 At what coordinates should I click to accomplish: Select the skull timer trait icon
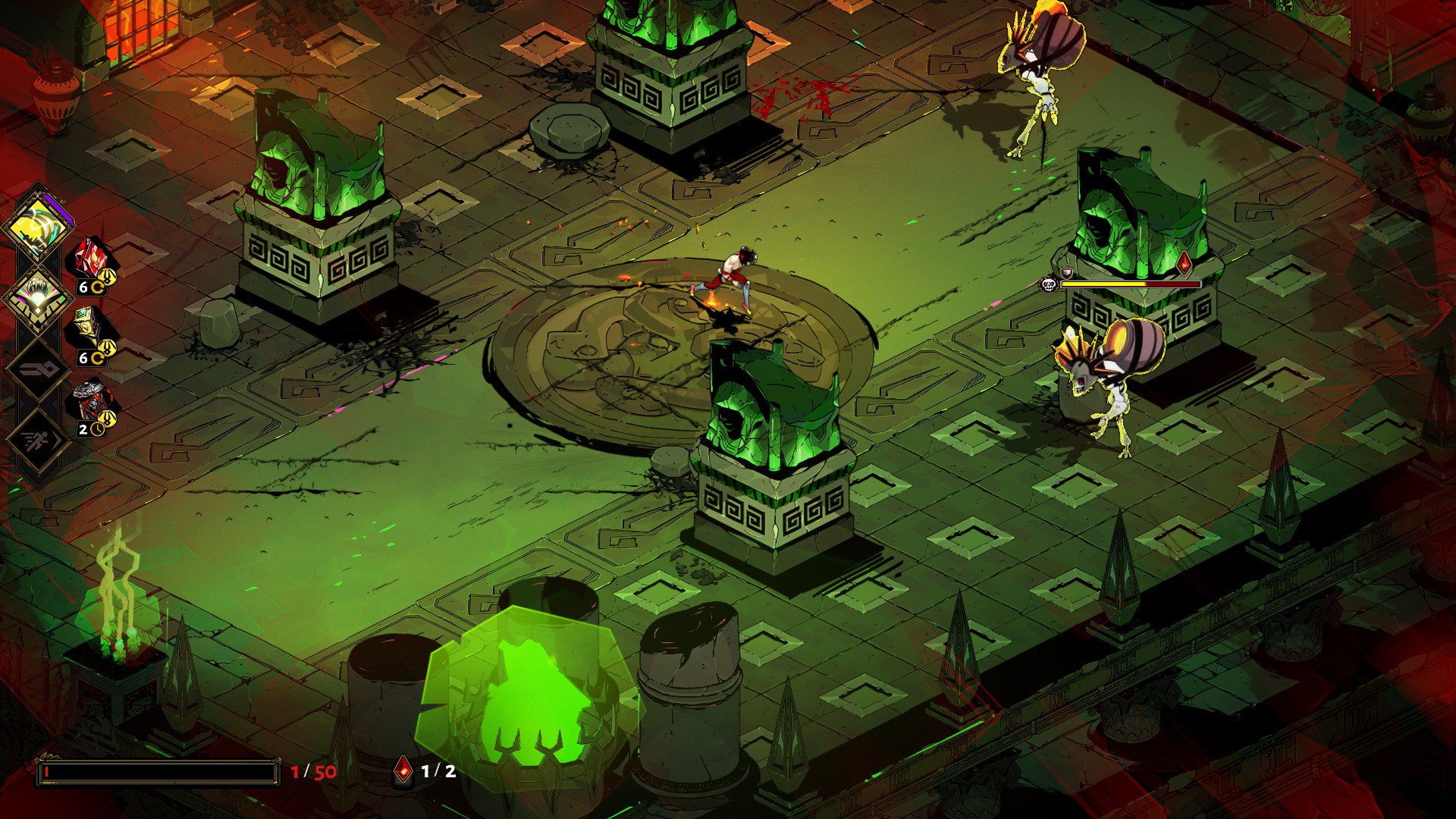point(93,402)
